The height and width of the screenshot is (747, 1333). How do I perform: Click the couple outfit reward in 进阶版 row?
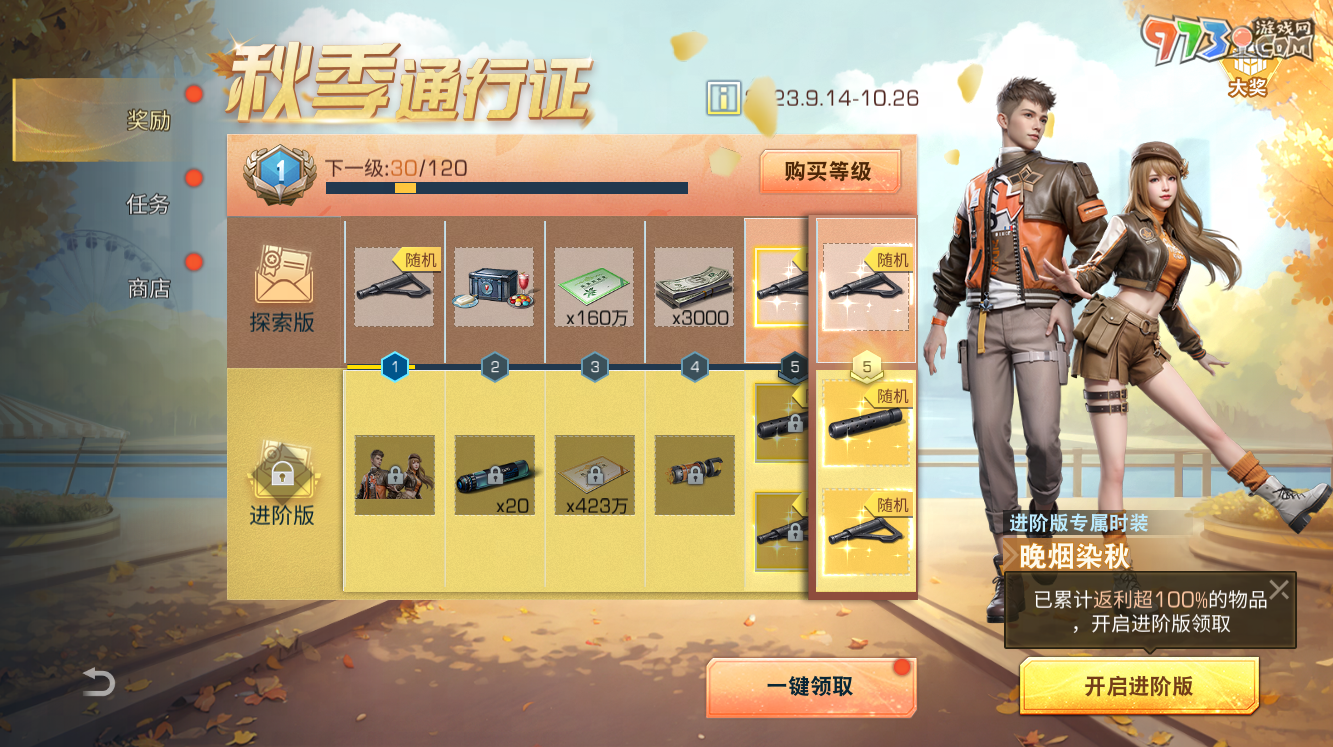tap(394, 475)
